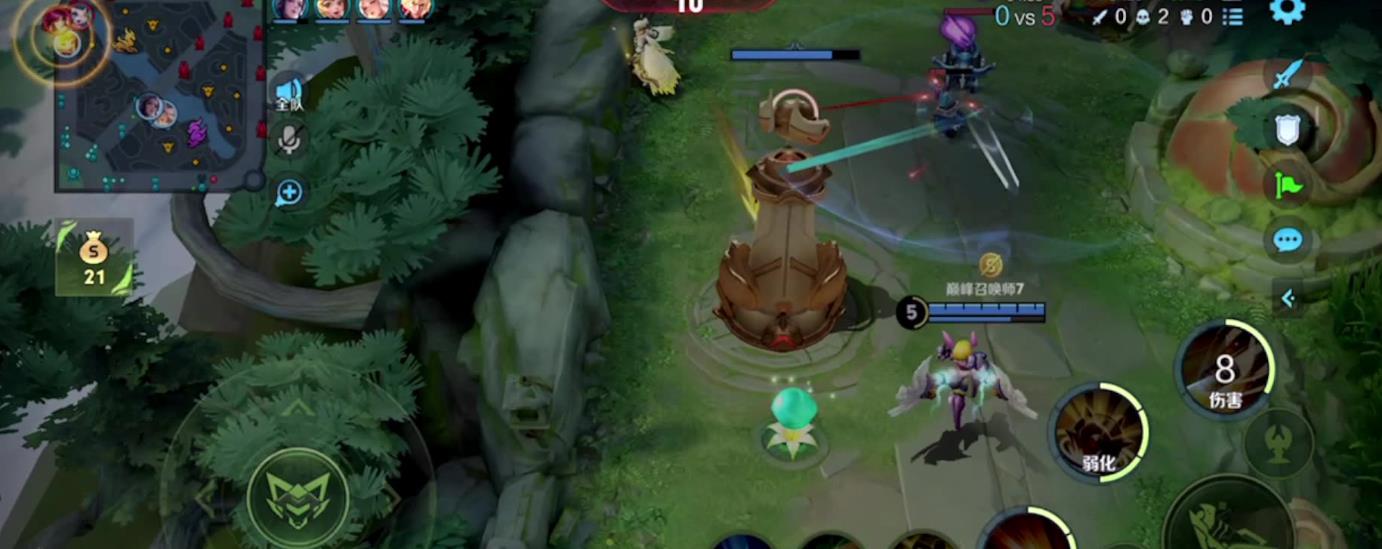Collapse the signal panel with the arrow
Image resolution: width=1382 pixels, height=549 pixels.
point(1287,297)
